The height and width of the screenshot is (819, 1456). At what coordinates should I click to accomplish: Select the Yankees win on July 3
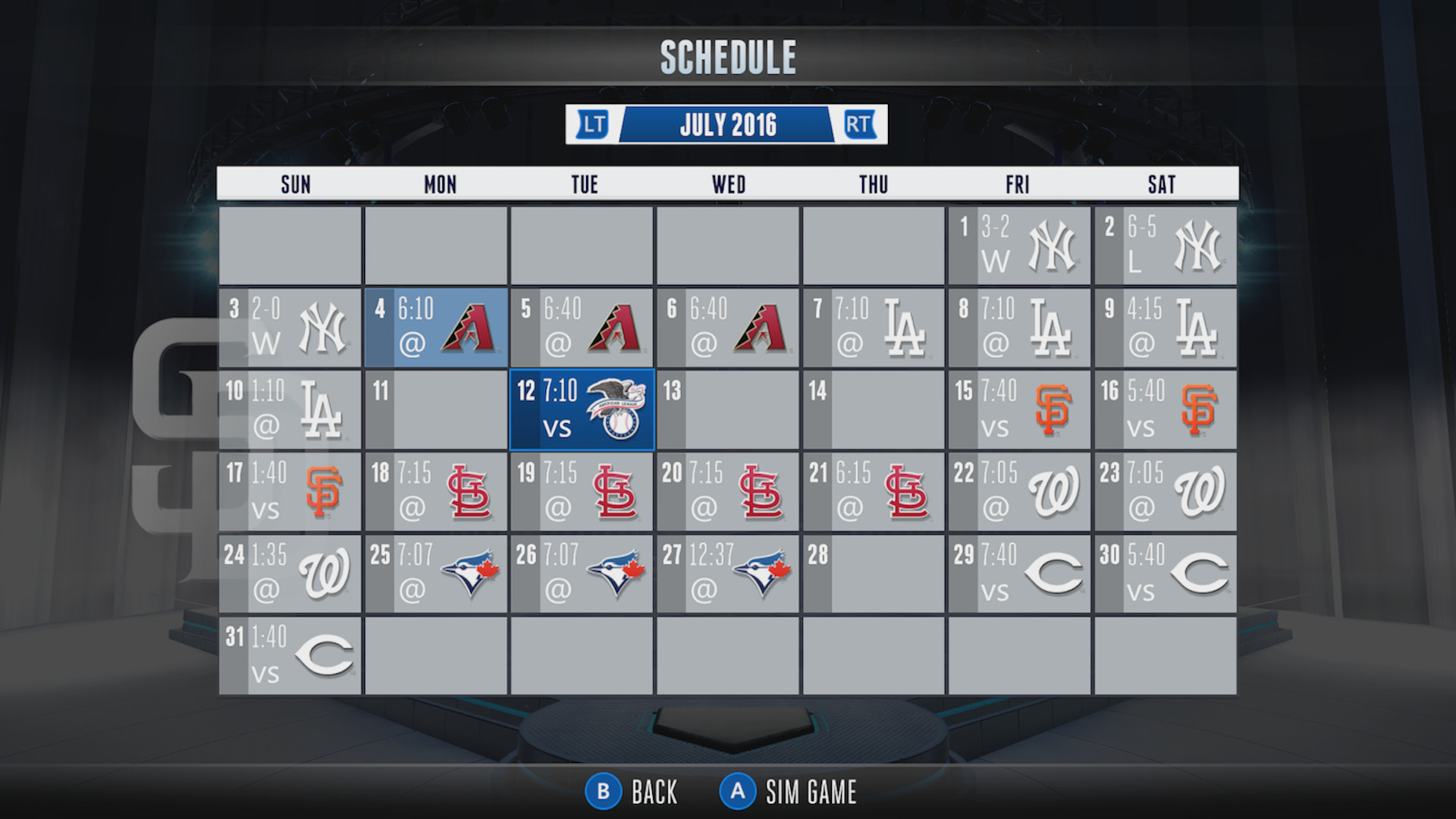[290, 328]
